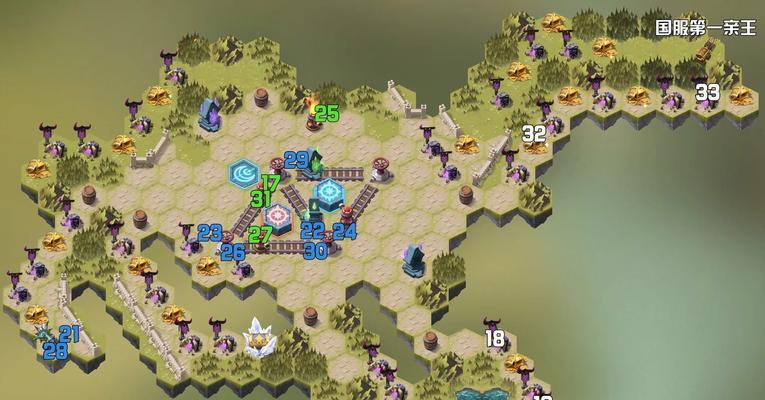Select the cyan gear hexagon tile

[x=330, y=192]
